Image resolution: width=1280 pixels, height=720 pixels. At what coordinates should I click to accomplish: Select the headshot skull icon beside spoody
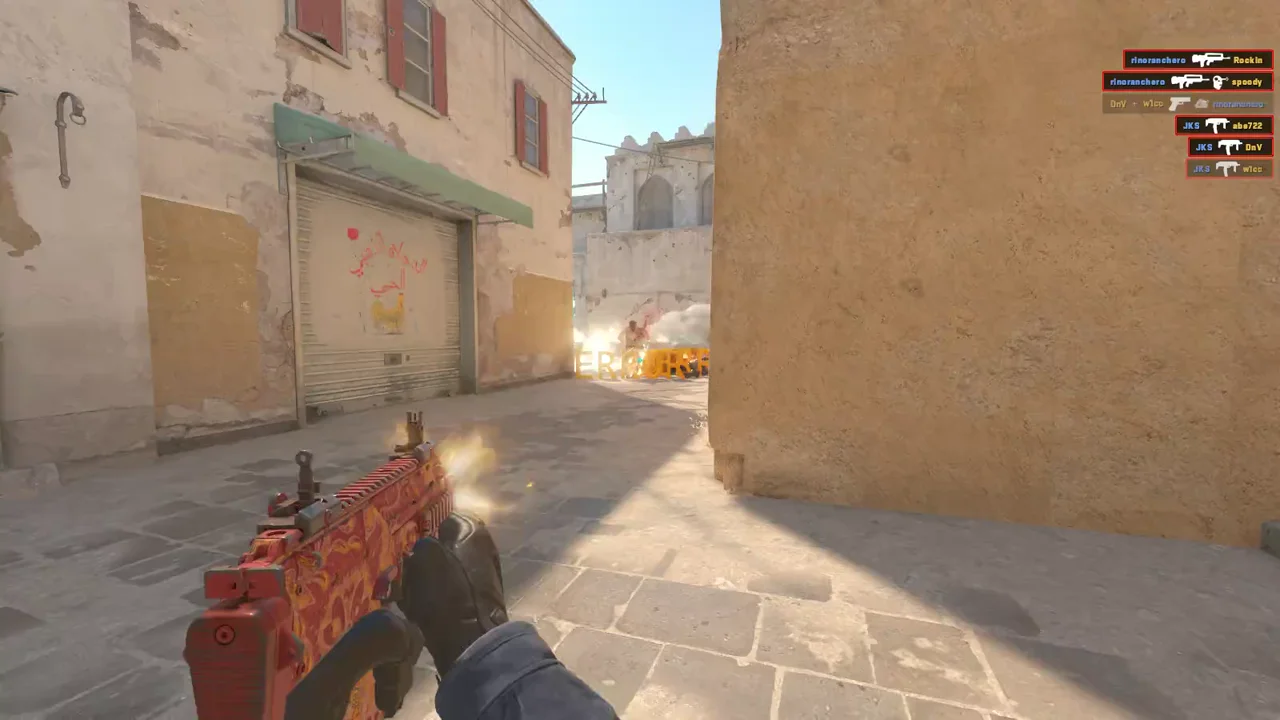(1218, 82)
